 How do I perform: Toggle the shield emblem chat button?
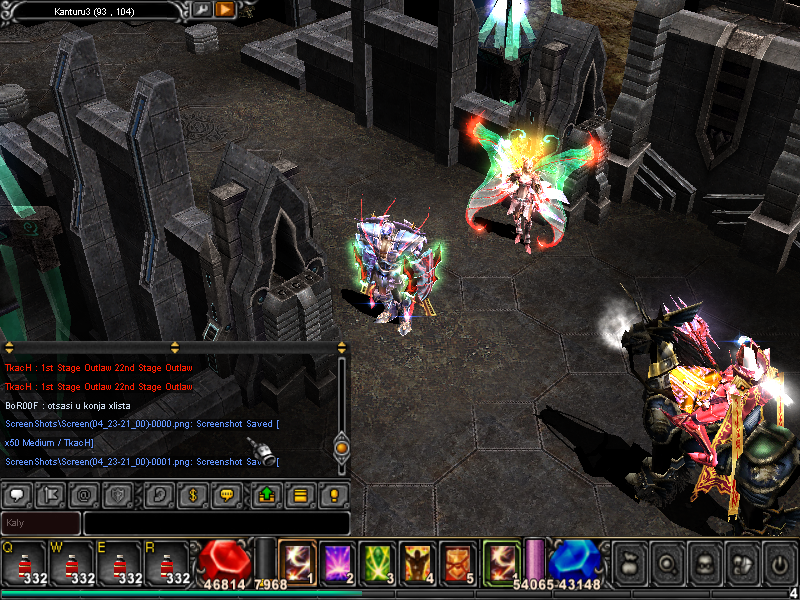(118, 494)
